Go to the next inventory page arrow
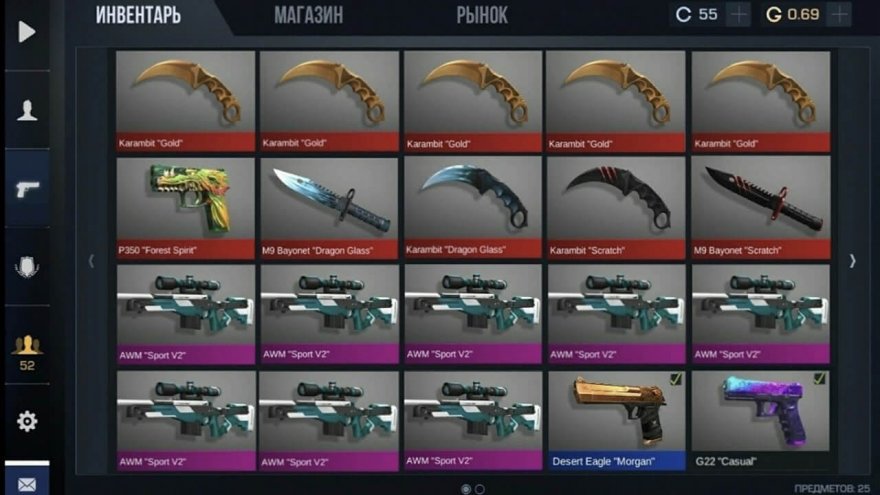This screenshot has width=880, height=495. [852, 261]
